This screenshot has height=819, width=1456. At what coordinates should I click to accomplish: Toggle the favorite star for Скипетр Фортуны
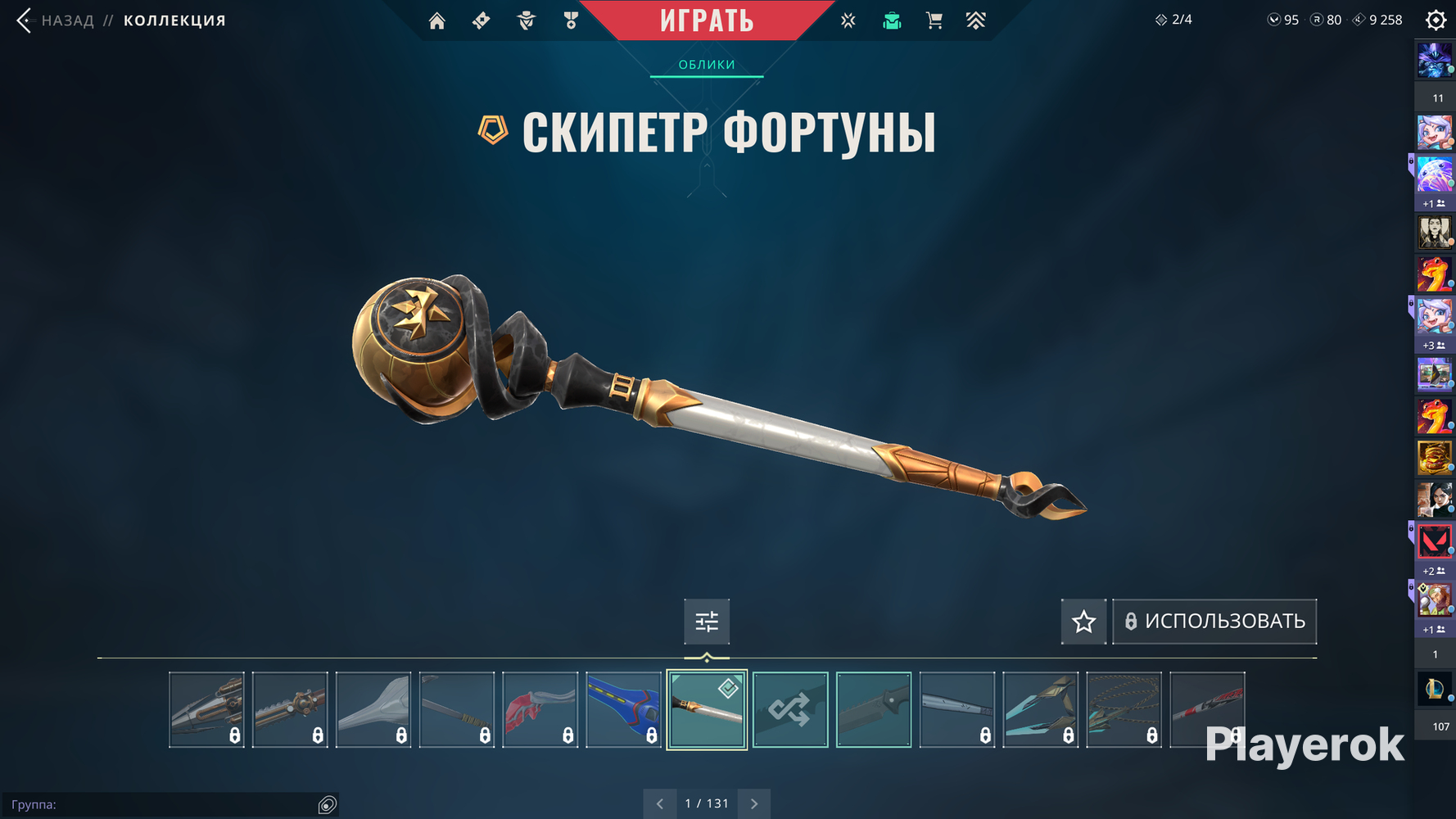click(x=1083, y=622)
